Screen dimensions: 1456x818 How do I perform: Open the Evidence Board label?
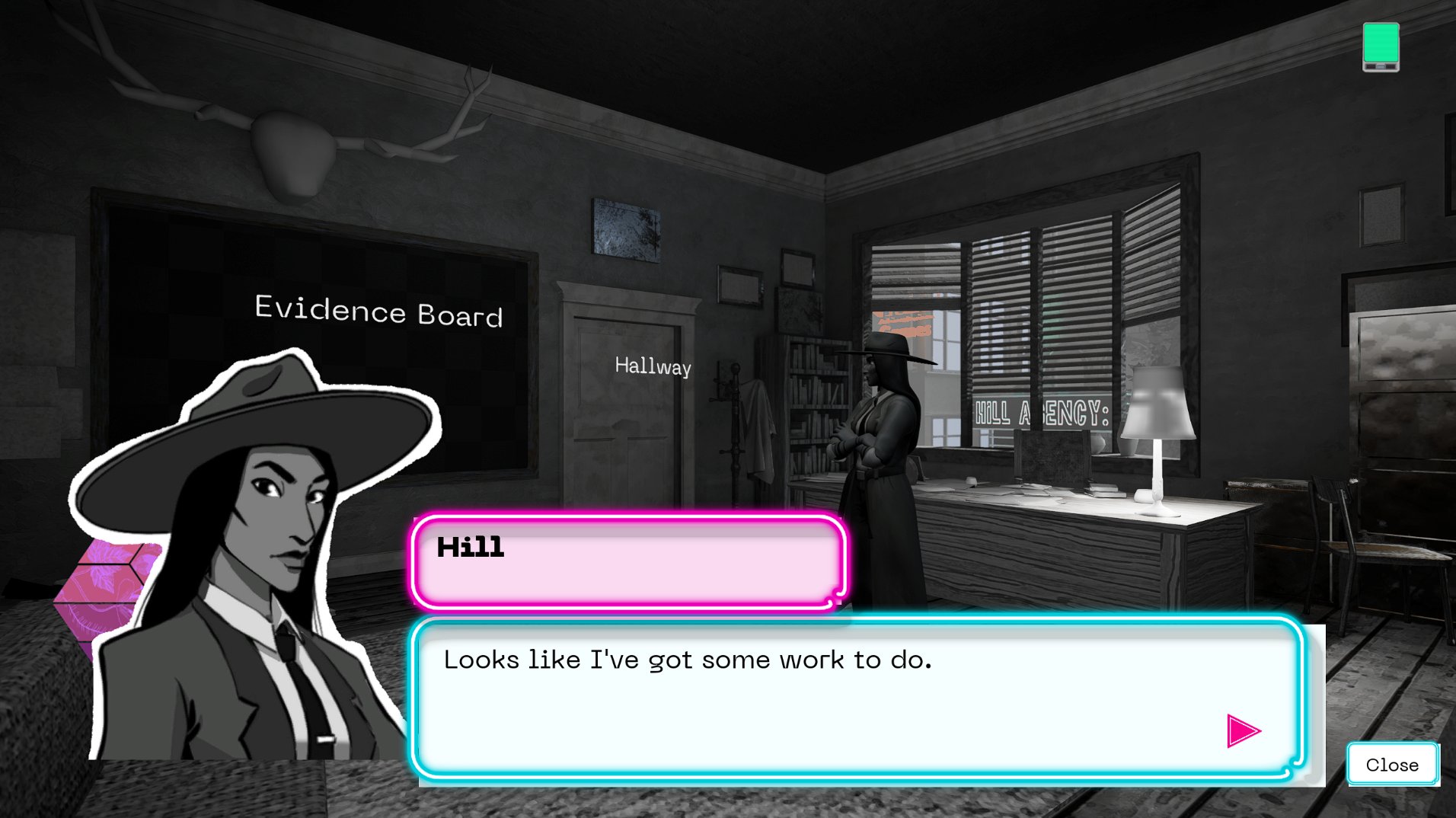click(x=378, y=312)
